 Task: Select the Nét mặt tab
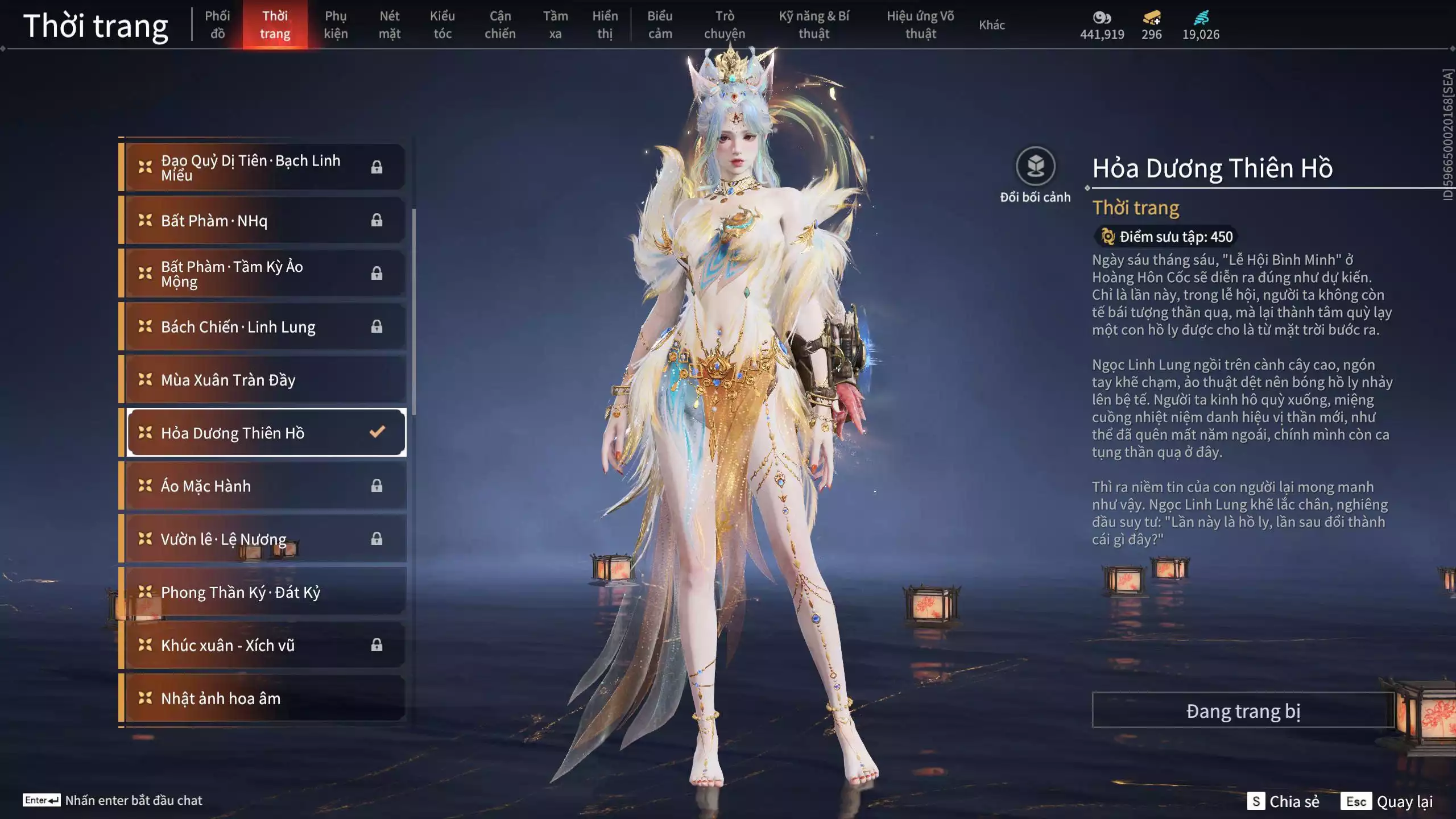[390, 24]
